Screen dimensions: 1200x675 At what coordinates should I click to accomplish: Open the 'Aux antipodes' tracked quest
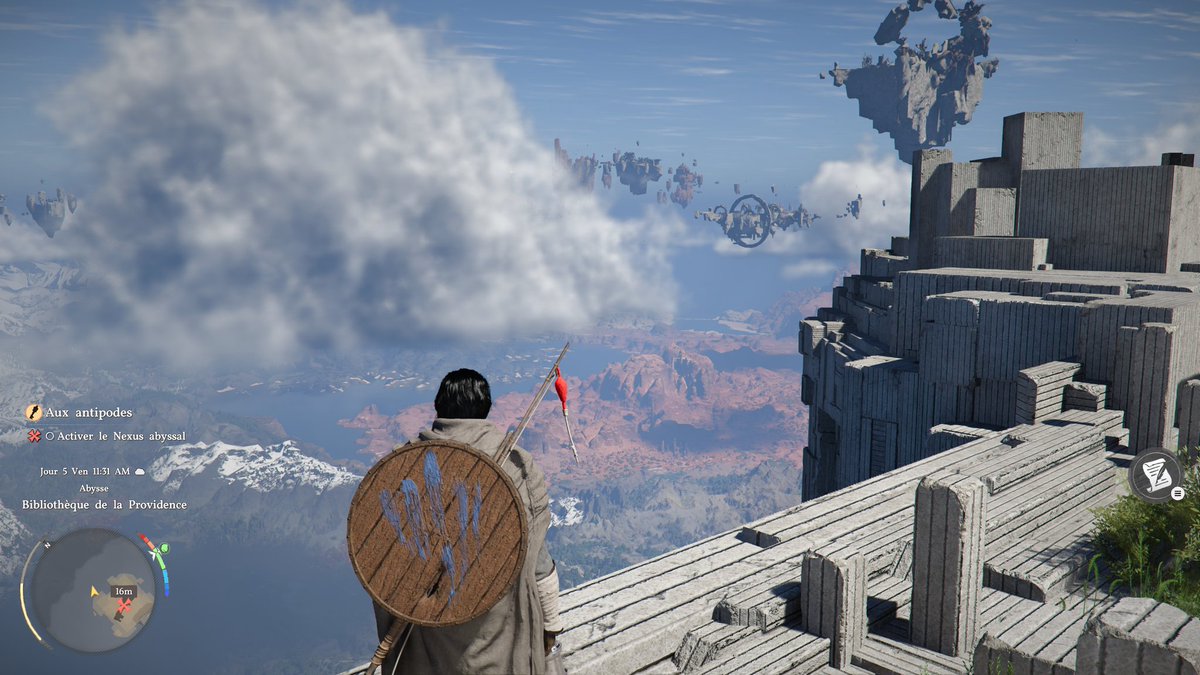click(88, 412)
